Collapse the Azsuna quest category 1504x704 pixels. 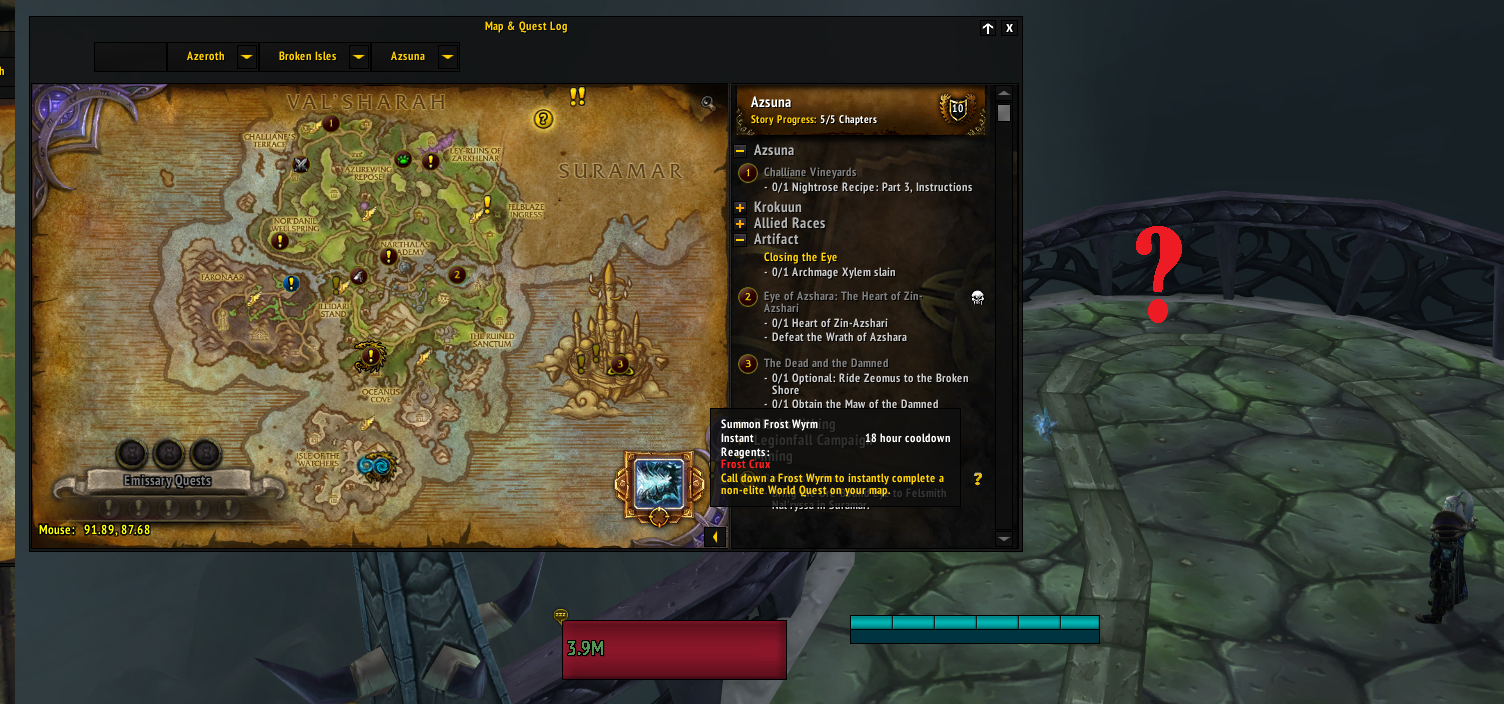pos(740,151)
